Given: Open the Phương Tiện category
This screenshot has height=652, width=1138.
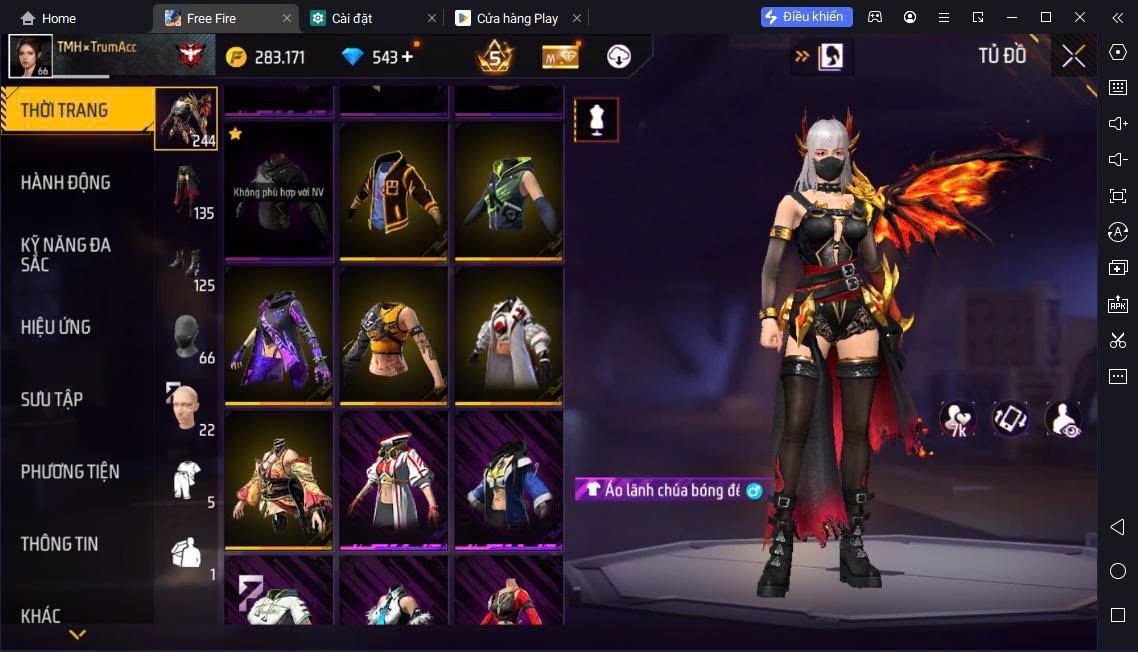Looking at the screenshot, I should coord(70,471).
